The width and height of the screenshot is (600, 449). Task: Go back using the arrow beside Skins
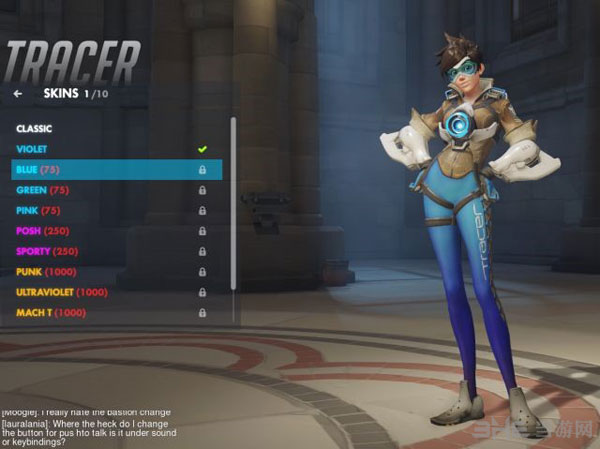tap(18, 94)
